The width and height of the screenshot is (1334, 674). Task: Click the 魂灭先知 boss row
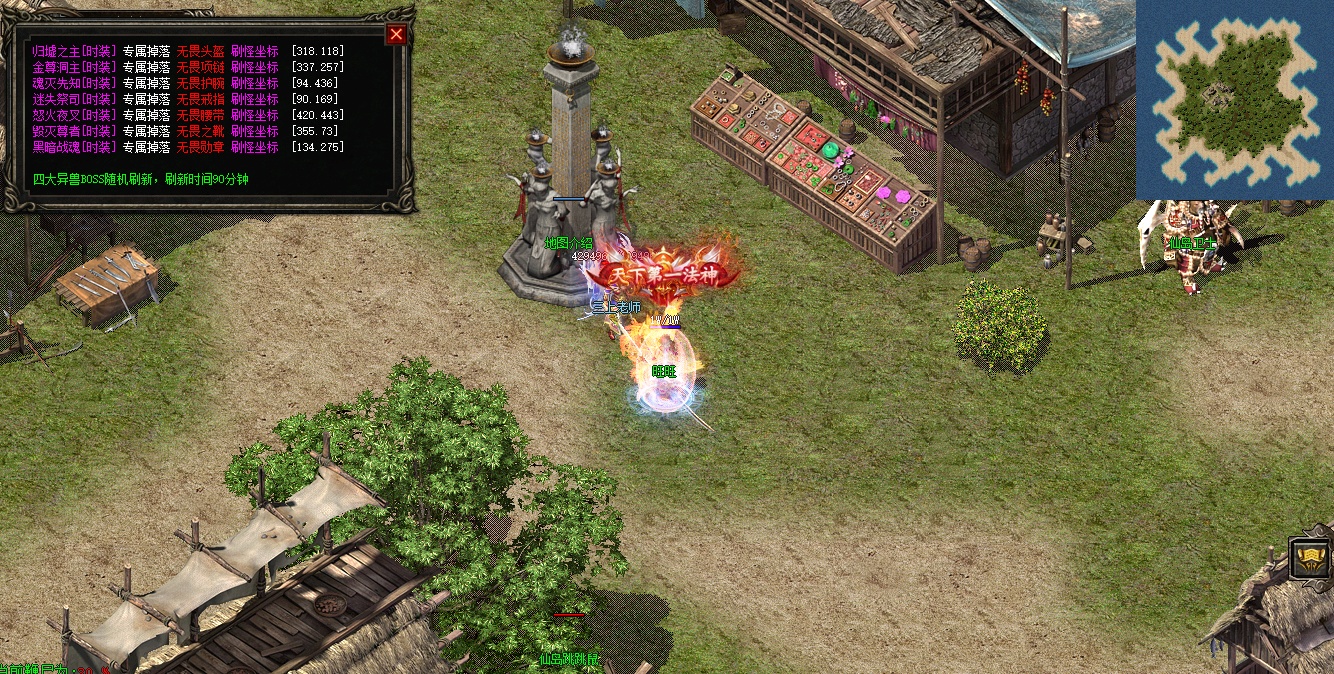tap(73, 83)
